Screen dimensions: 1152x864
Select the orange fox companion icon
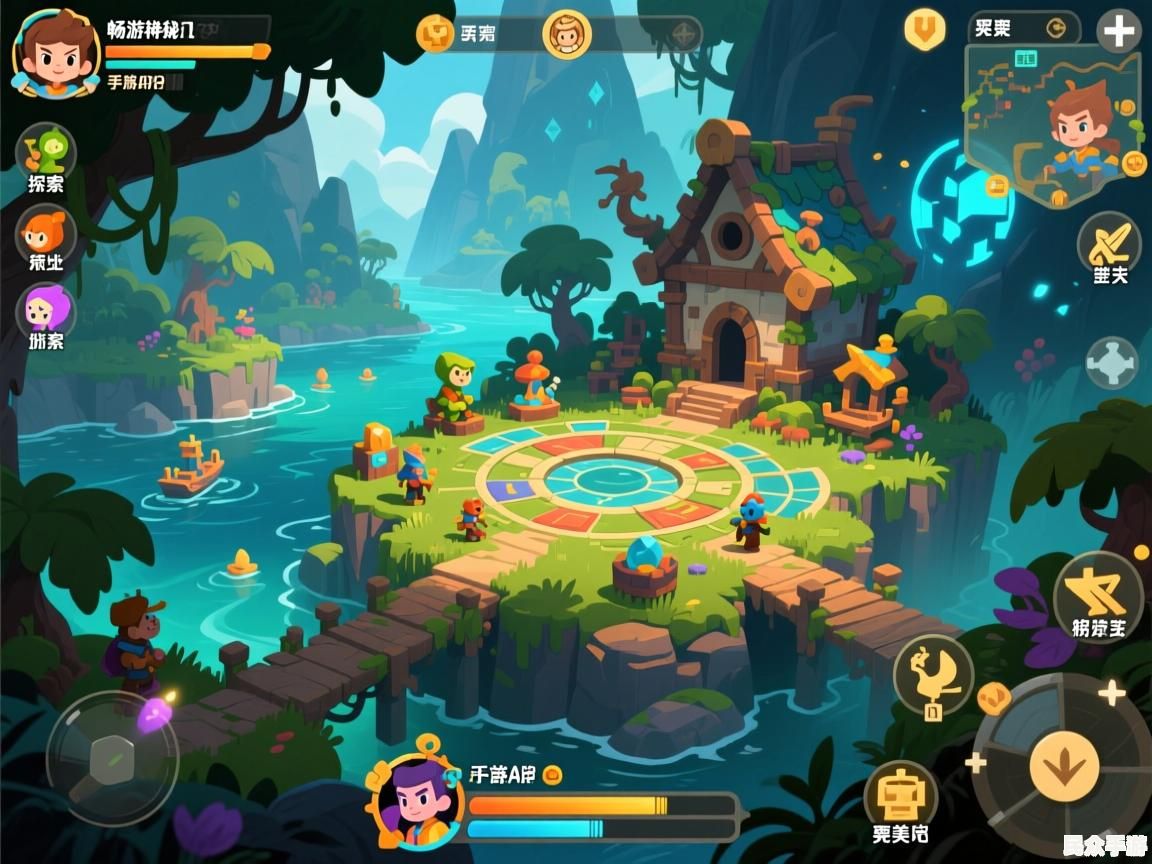point(46,235)
